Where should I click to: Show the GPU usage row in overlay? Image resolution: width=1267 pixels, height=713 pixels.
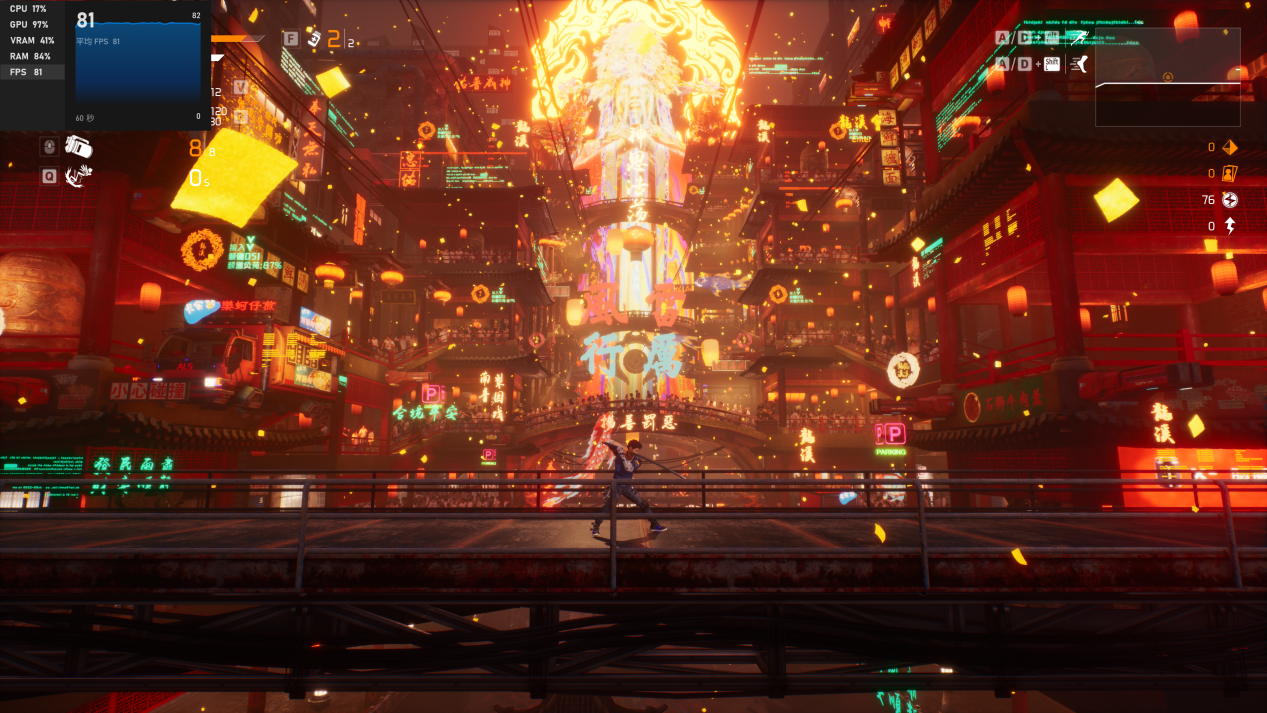coord(32,24)
